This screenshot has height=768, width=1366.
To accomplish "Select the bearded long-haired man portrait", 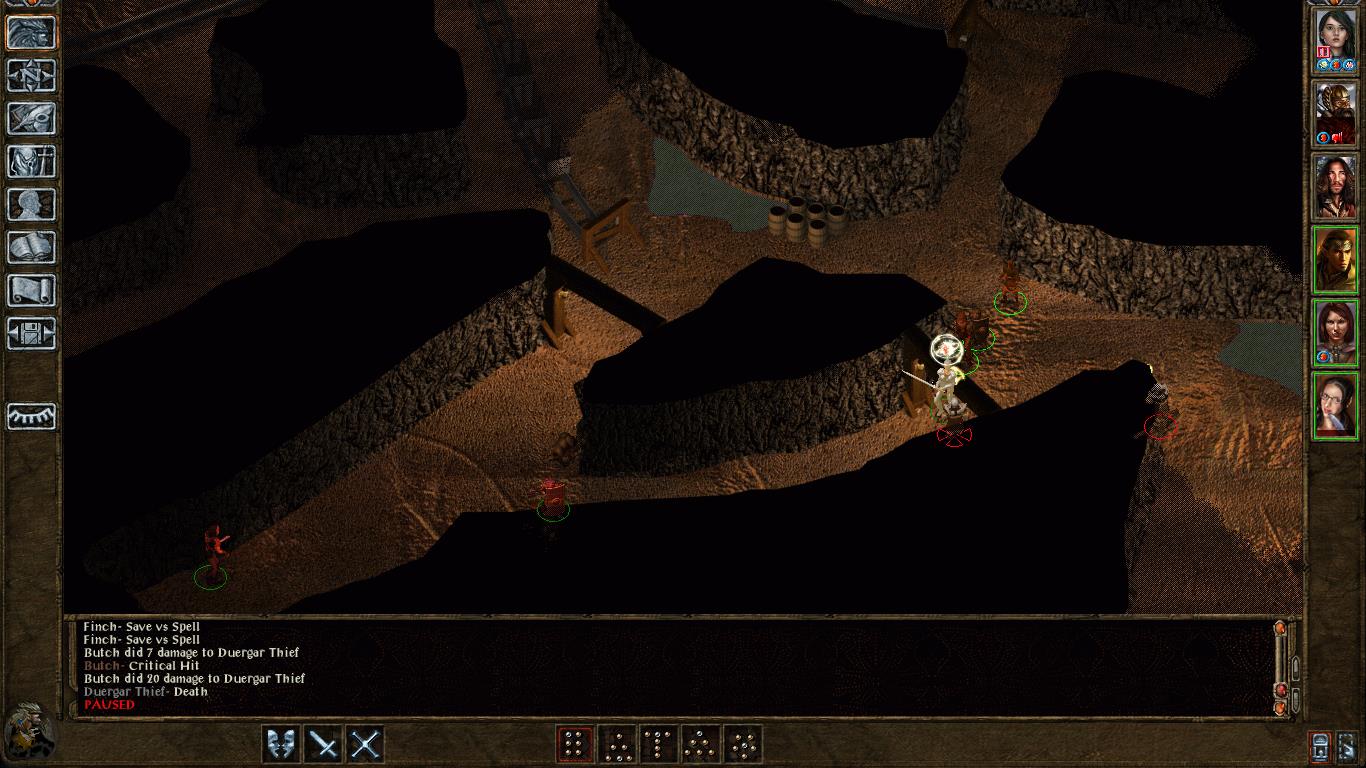I will 1334,186.
